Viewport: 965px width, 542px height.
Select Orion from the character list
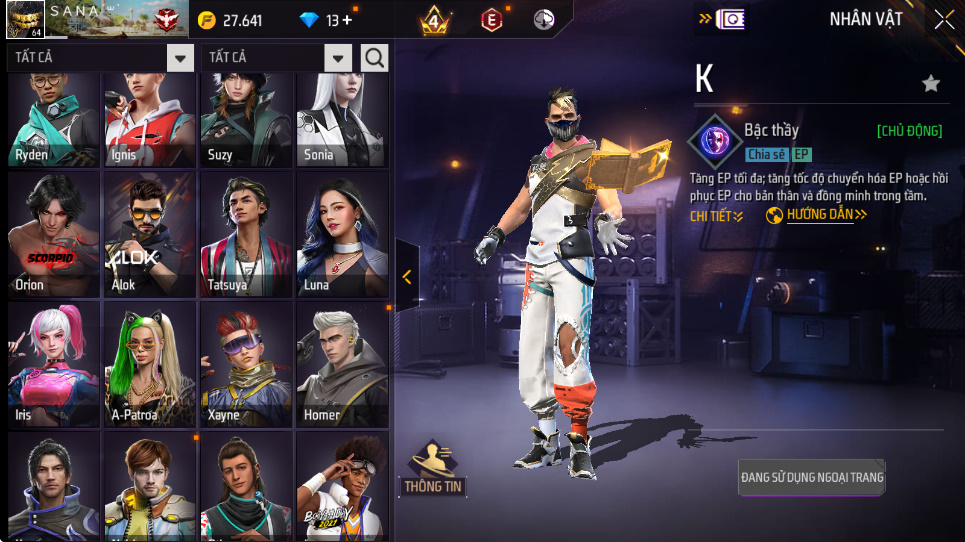(x=54, y=235)
